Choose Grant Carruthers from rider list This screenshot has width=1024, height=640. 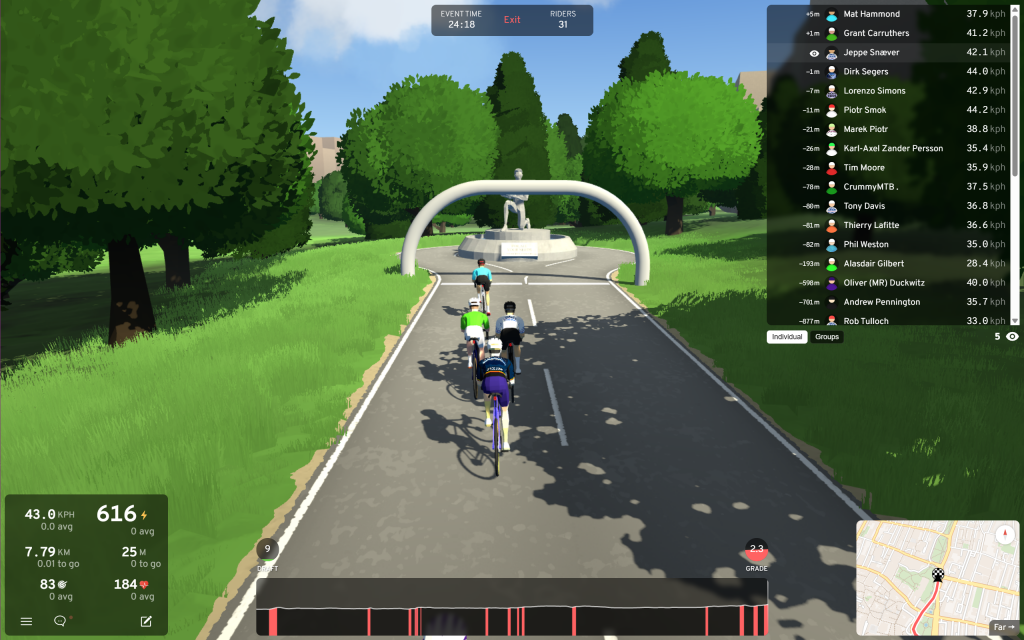[876, 33]
